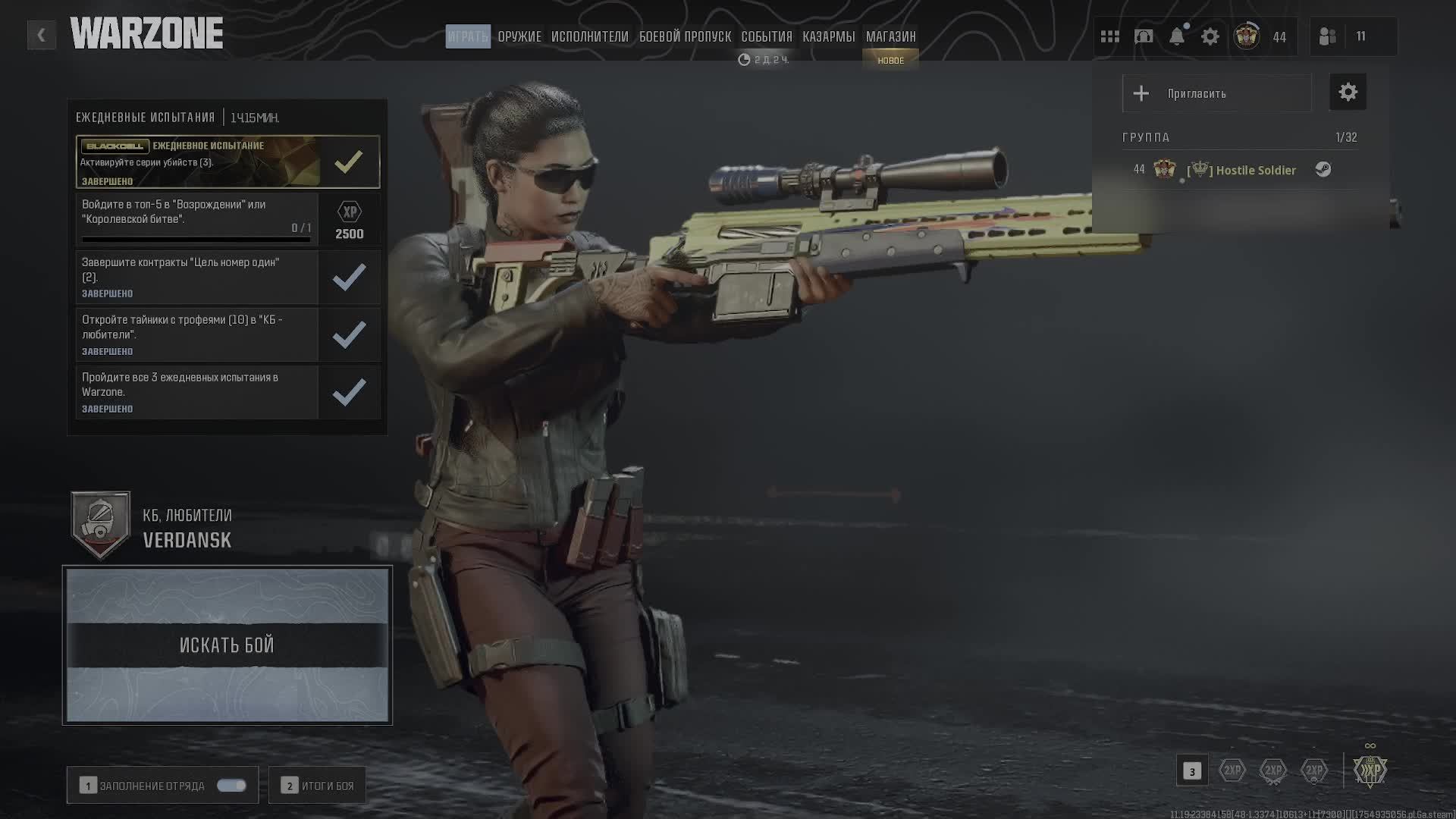Image resolution: width=1456 pixels, height=819 pixels.
Task: Click the ИСКАТЬ БОЙ find match button
Action: pos(227,645)
